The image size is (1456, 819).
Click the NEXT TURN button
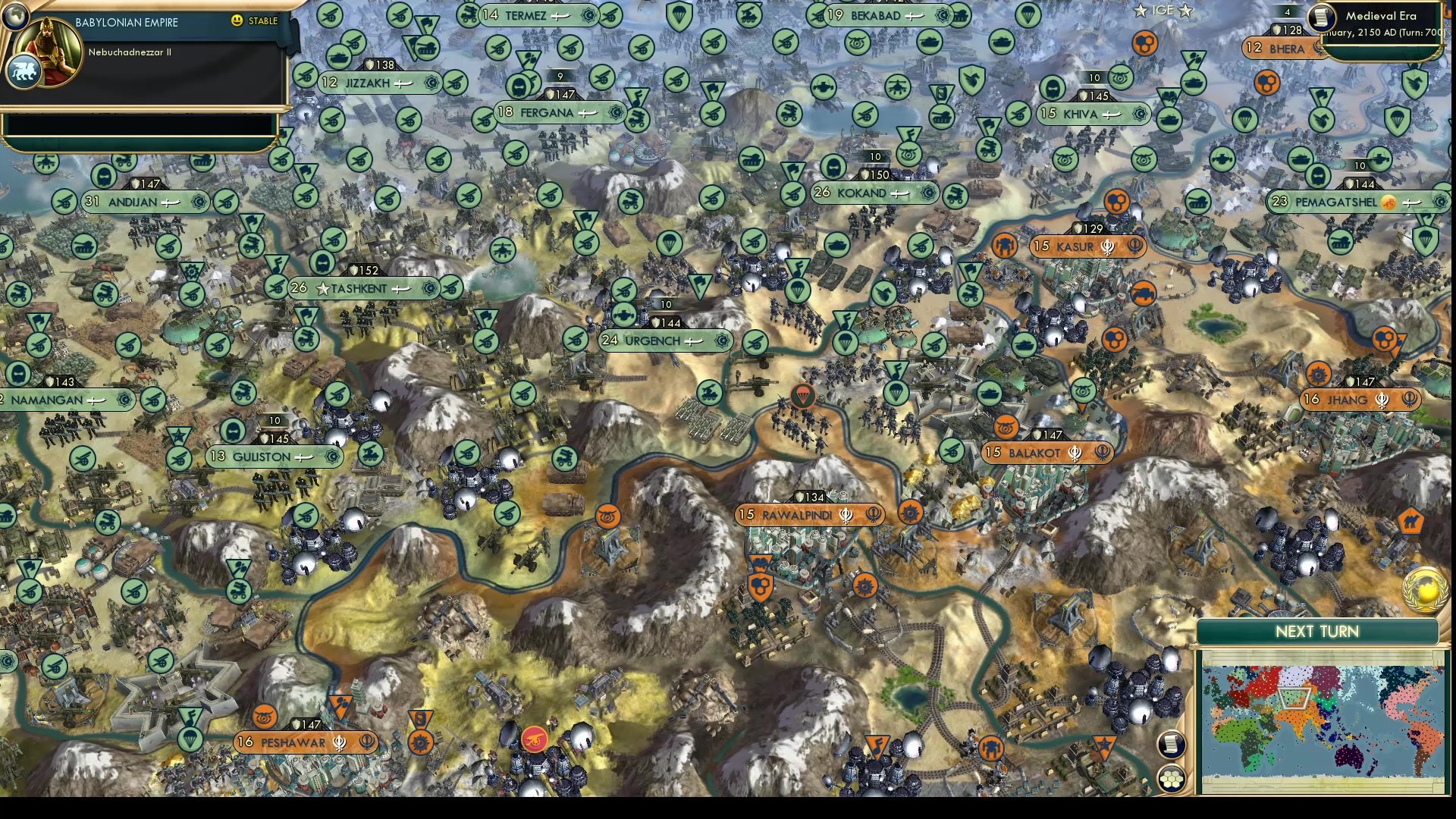[x=1318, y=632]
